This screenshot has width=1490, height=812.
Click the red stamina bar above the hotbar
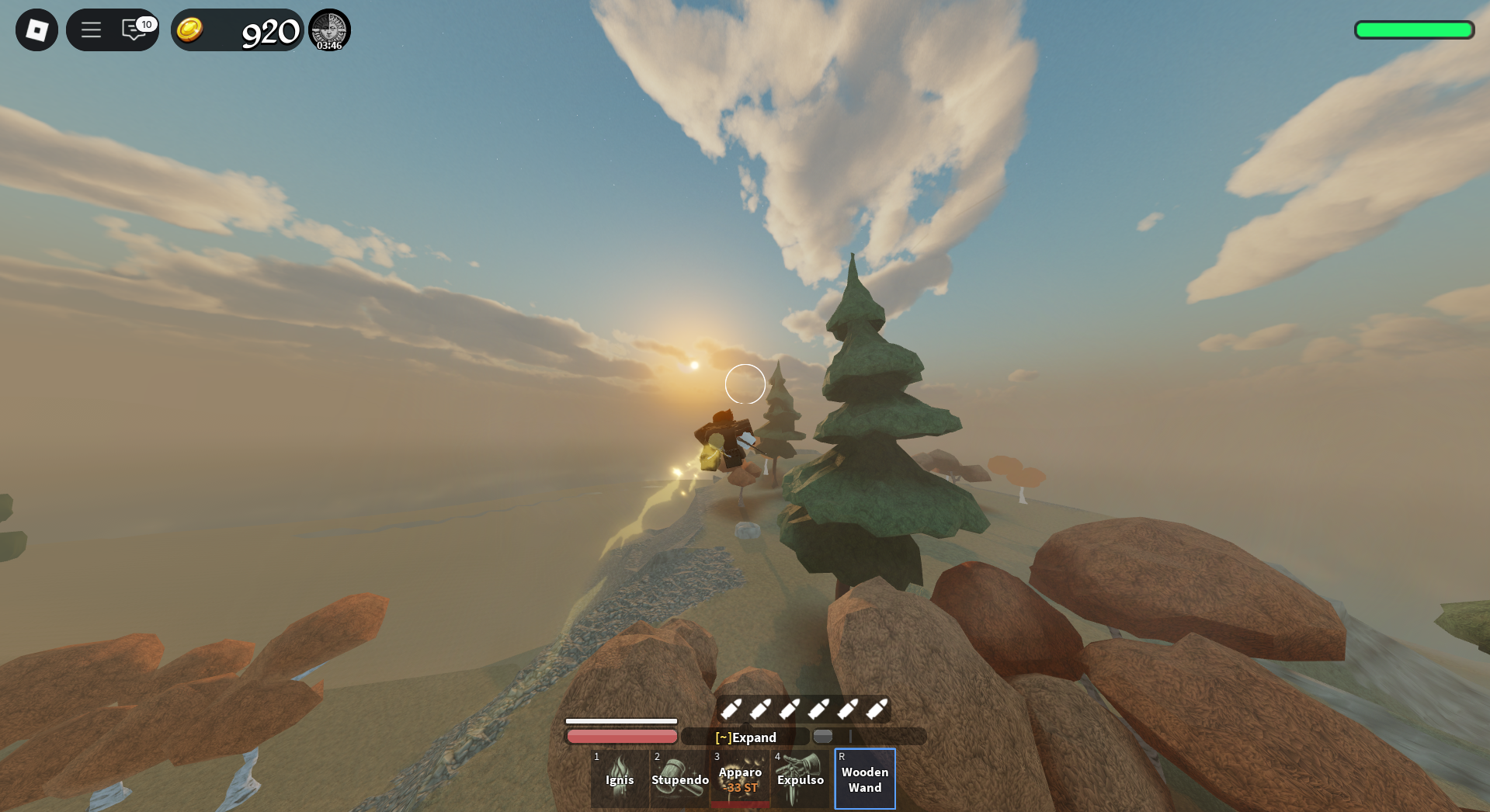621,735
